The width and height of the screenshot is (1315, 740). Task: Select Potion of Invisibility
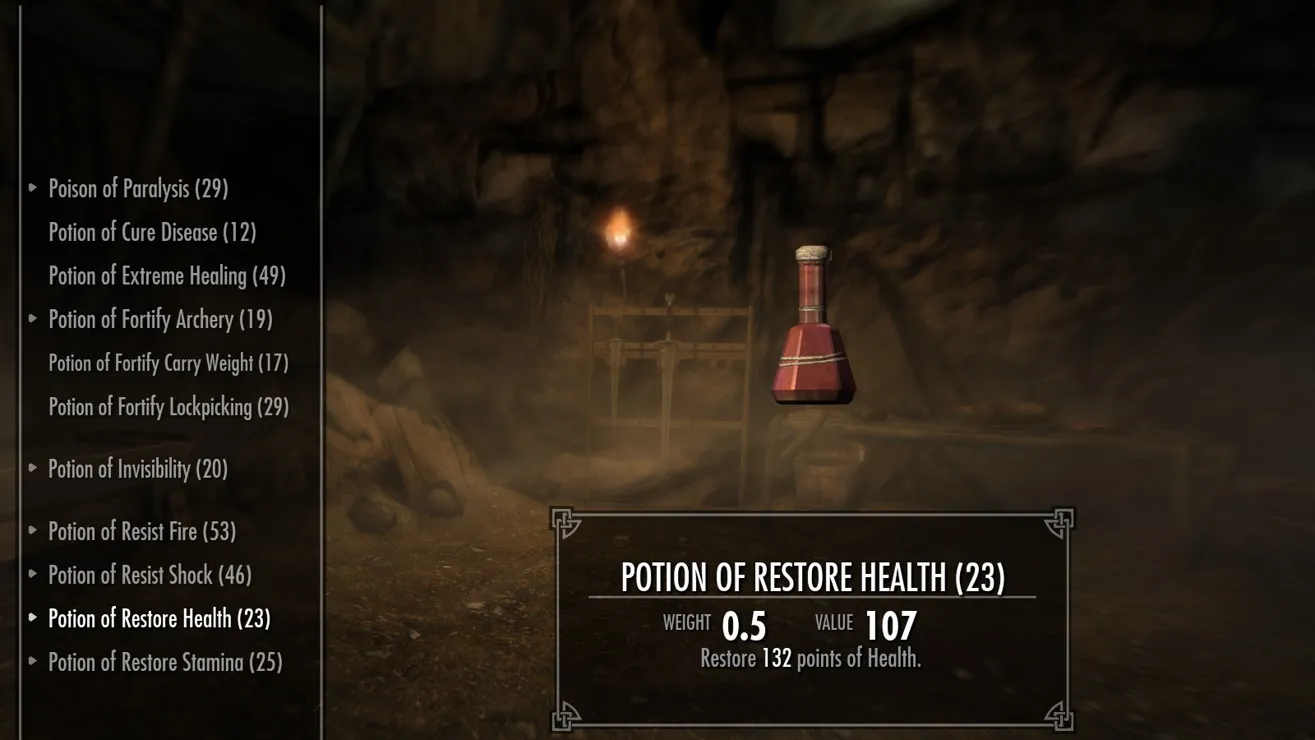click(x=138, y=469)
